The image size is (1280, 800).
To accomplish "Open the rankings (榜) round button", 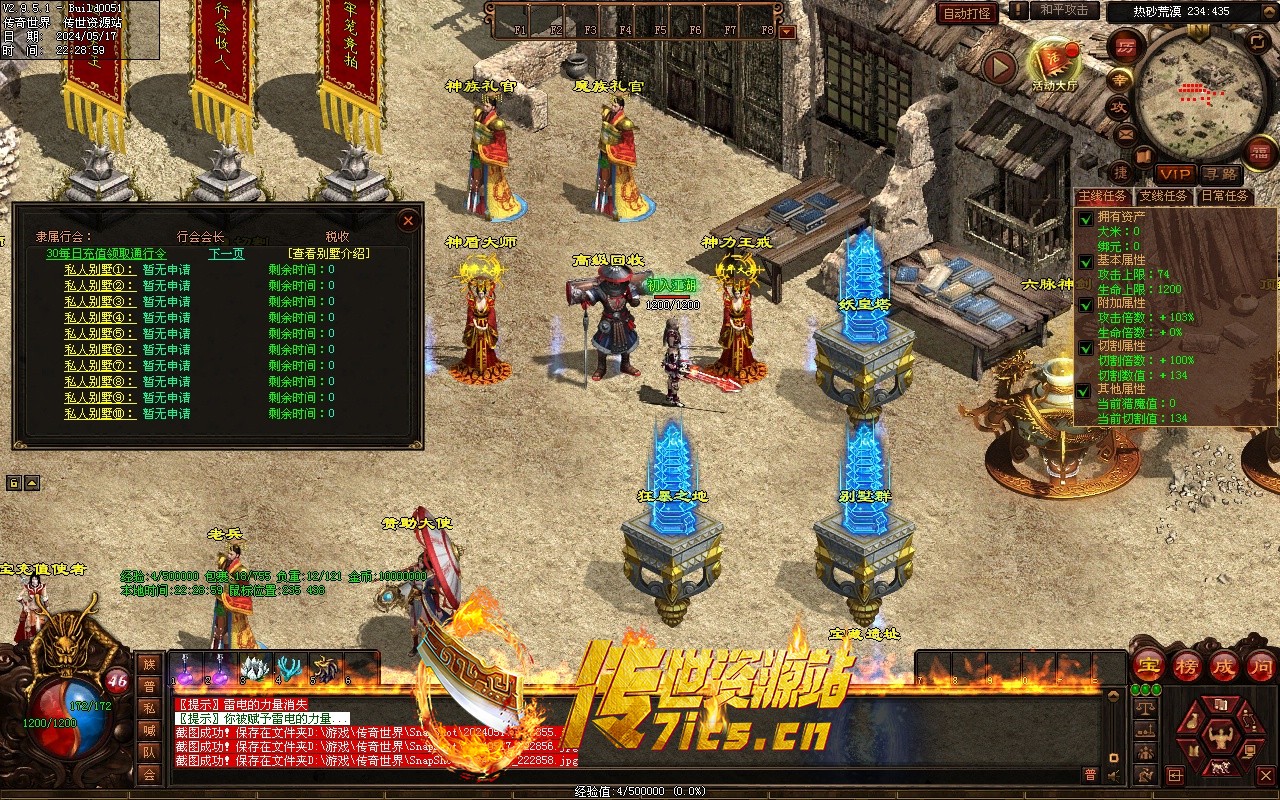I will coord(1187,664).
